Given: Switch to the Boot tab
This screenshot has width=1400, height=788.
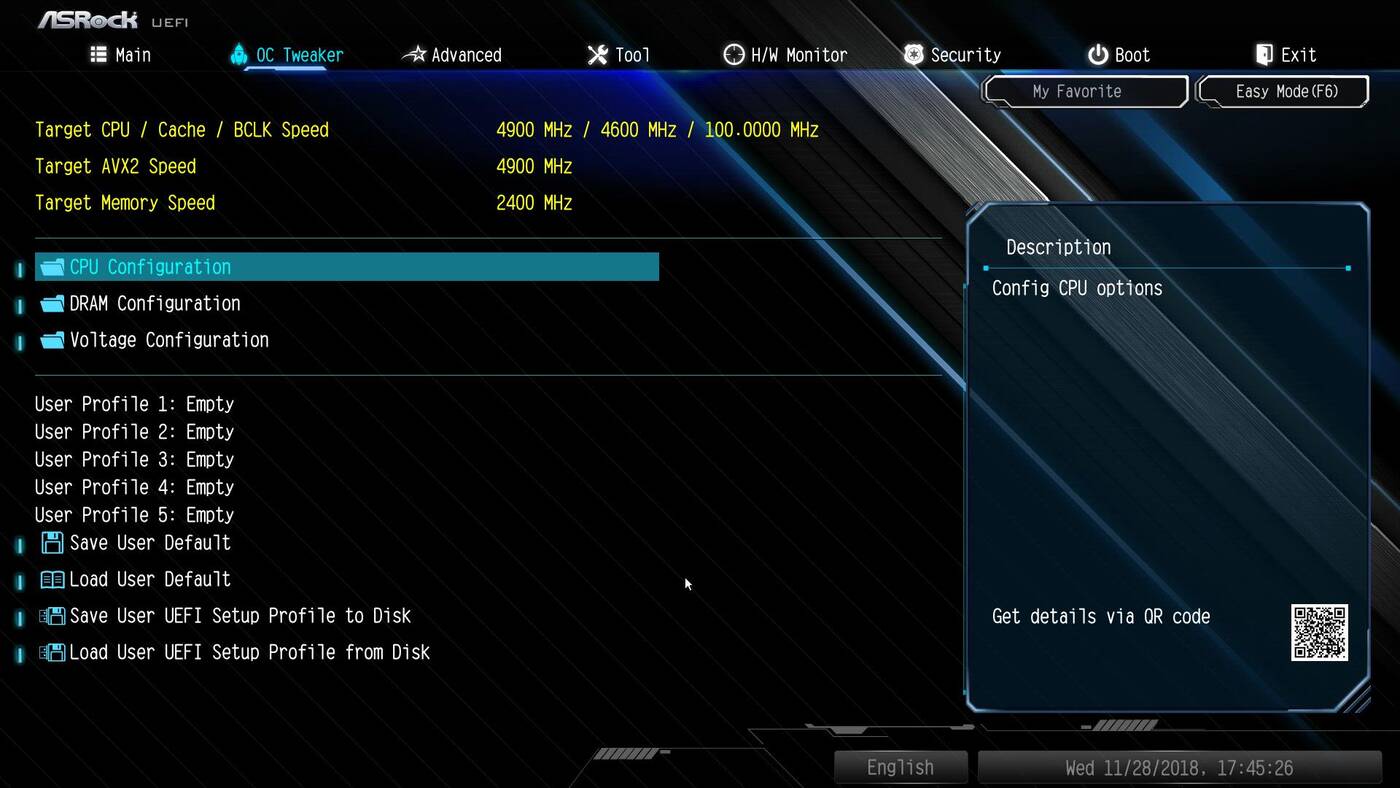Looking at the screenshot, I should 1119,55.
